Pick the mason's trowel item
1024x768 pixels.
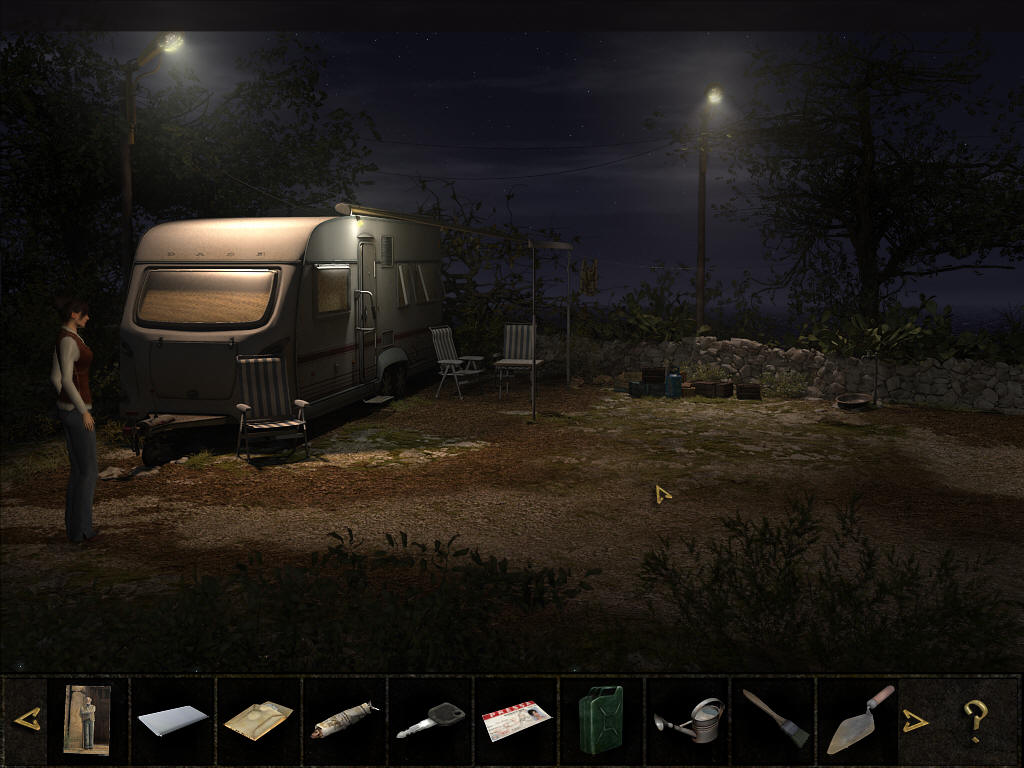tap(859, 720)
